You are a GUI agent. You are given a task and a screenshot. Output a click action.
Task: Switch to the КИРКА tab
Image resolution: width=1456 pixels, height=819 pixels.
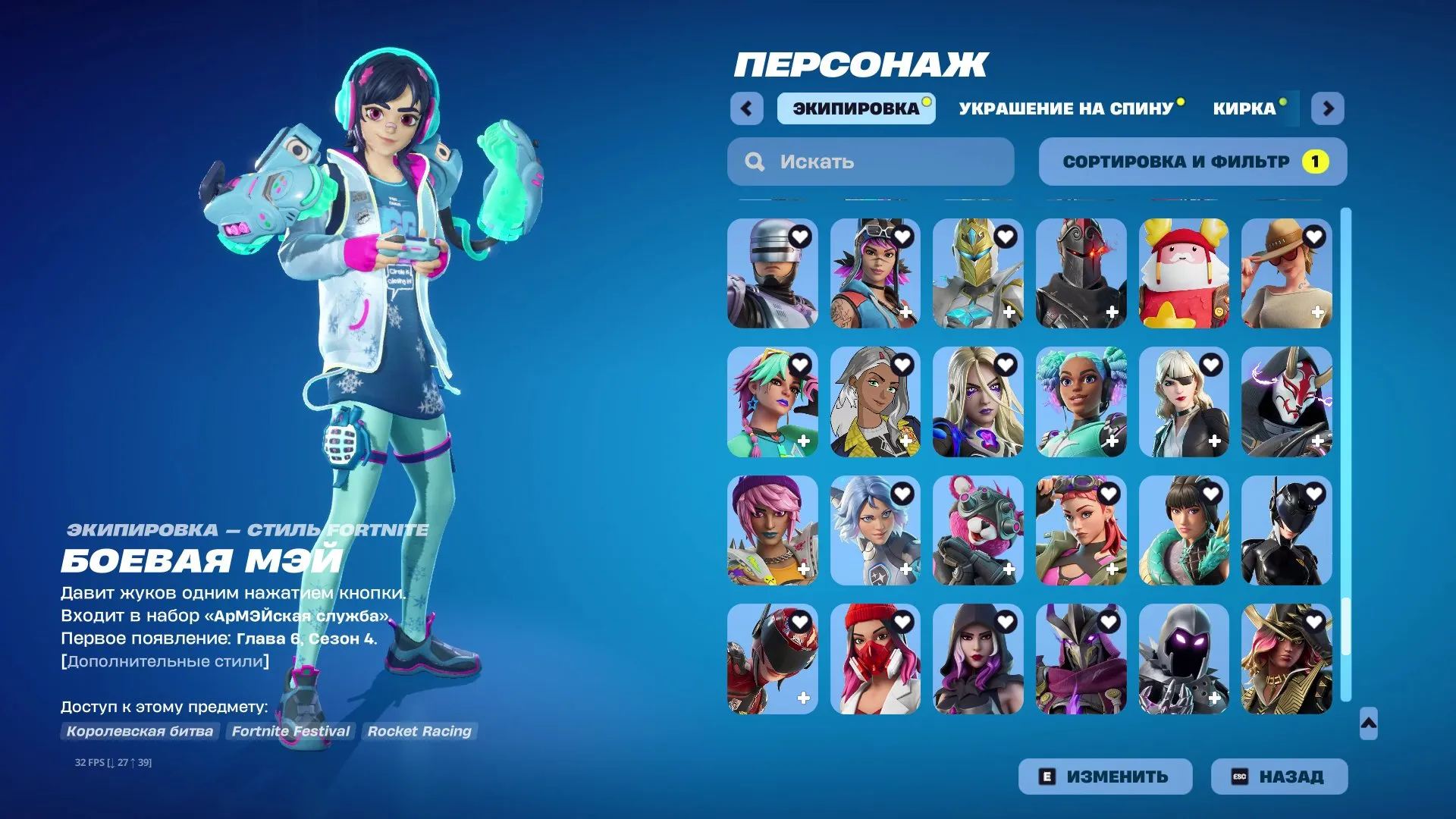[x=1244, y=108]
